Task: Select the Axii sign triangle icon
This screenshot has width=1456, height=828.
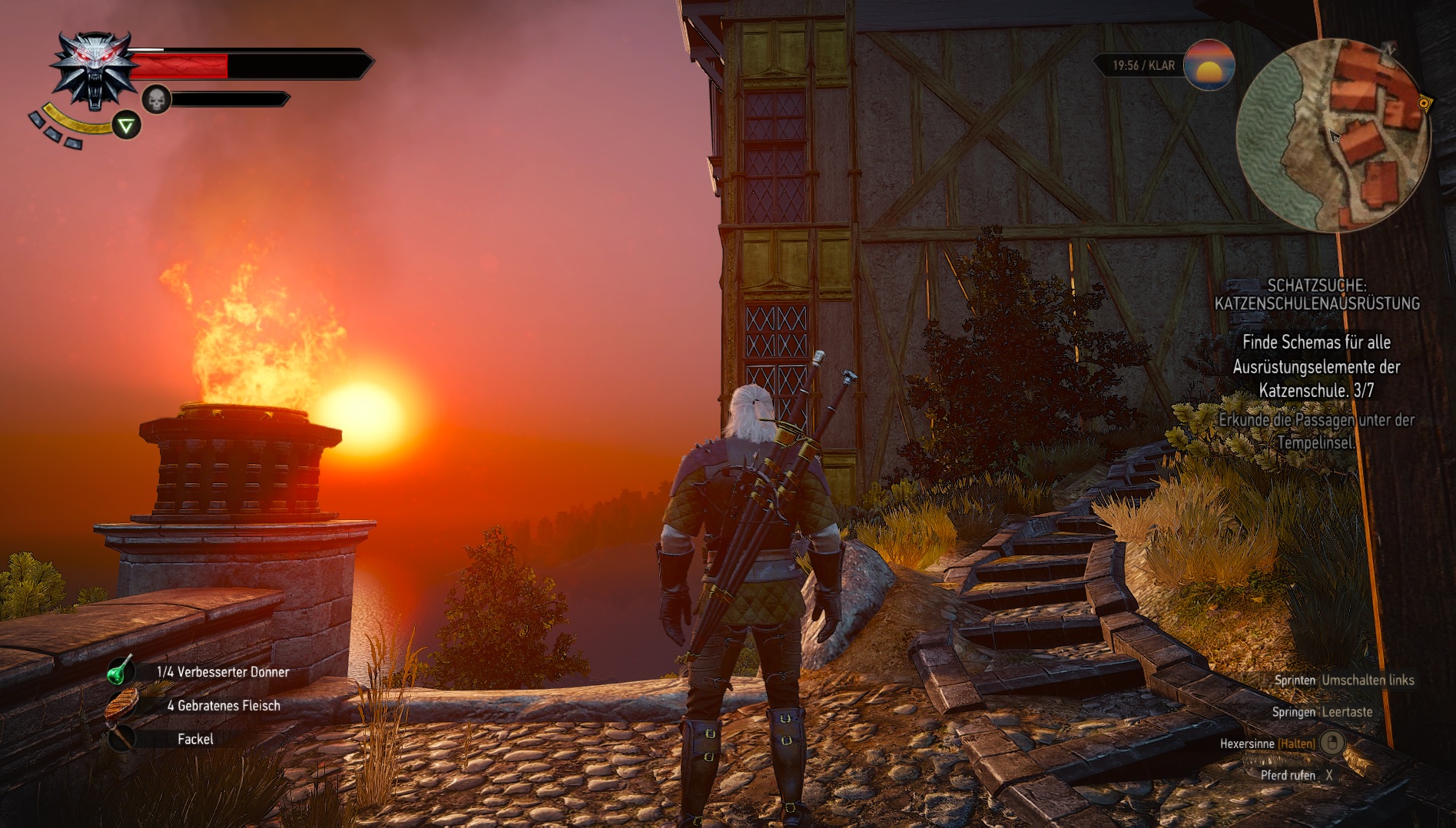Action: click(126, 125)
